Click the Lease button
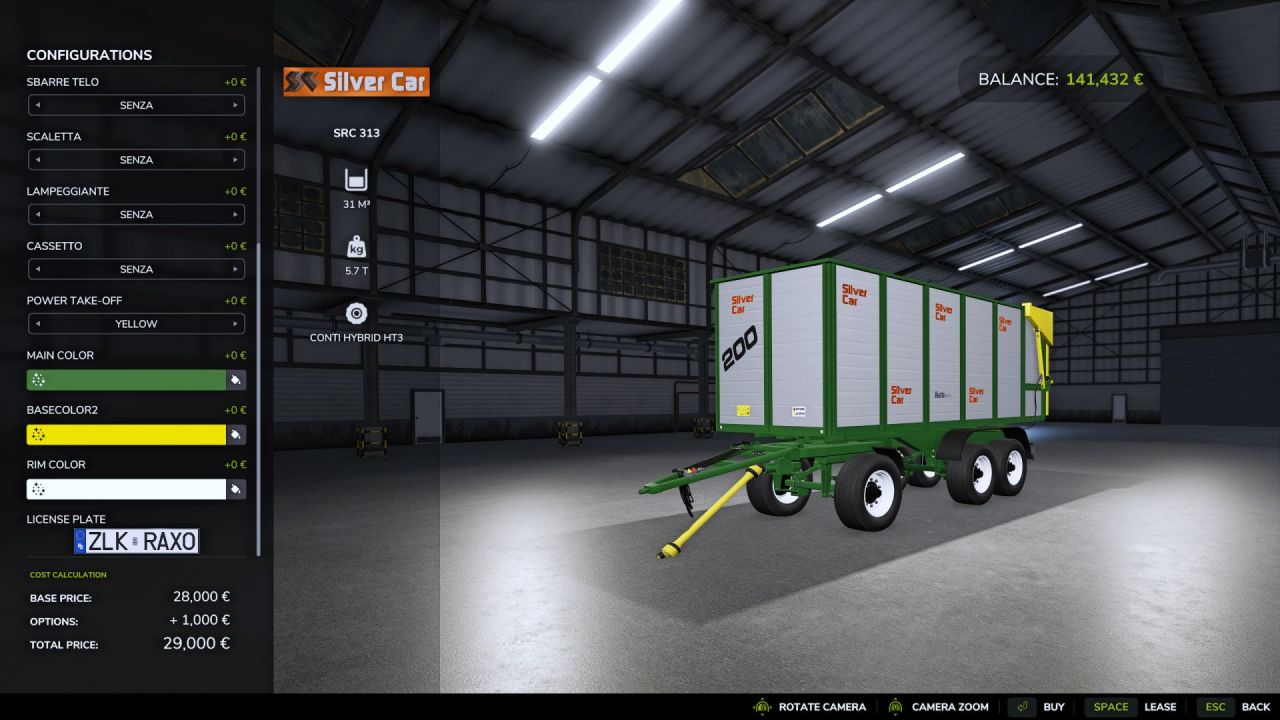Screen dimensions: 1280x720 (x=1161, y=706)
